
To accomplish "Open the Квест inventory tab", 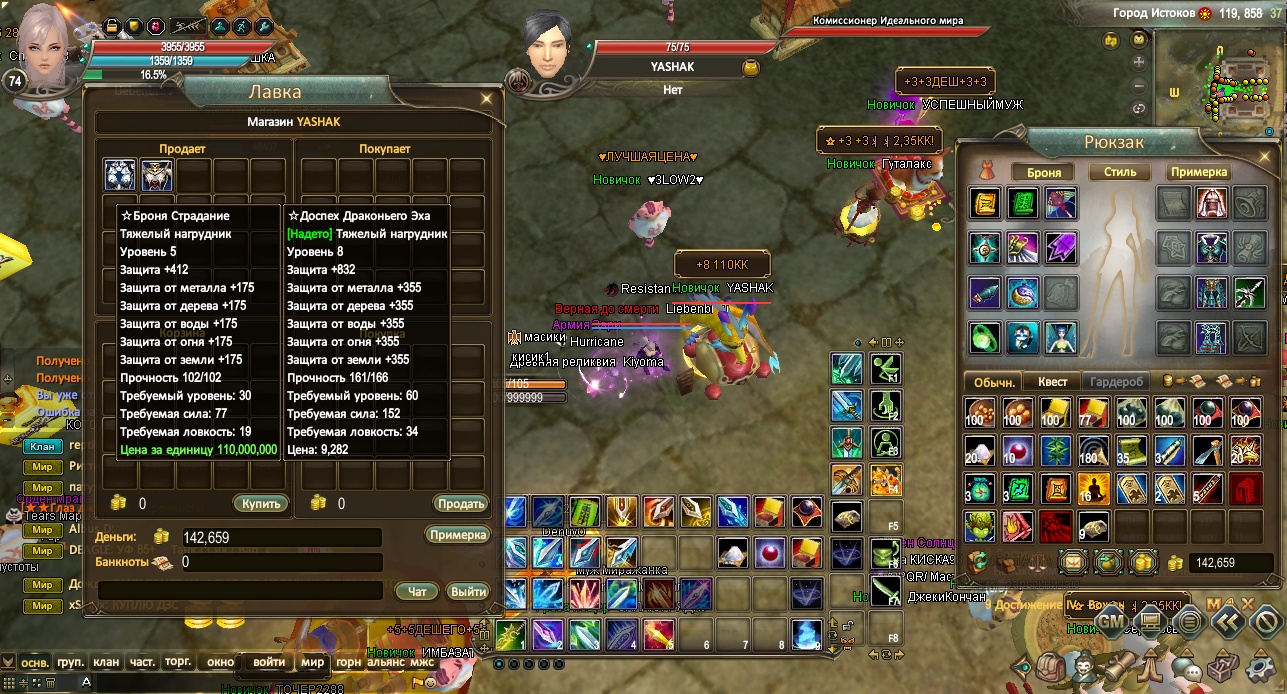I will (x=1052, y=382).
